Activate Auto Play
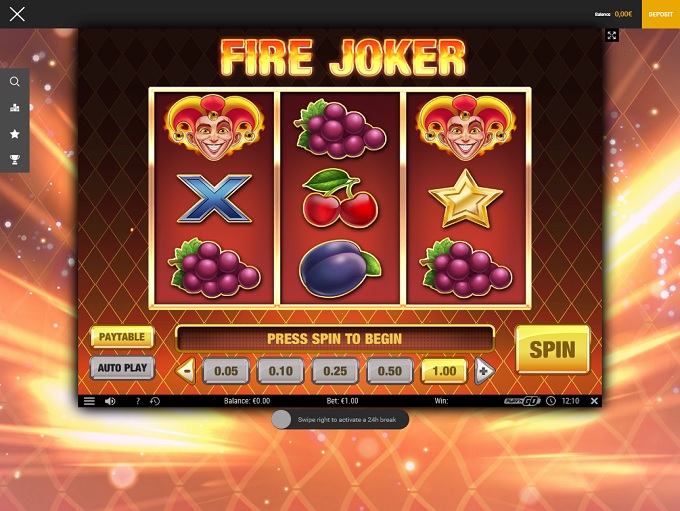This screenshot has width=680, height=511. (121, 368)
